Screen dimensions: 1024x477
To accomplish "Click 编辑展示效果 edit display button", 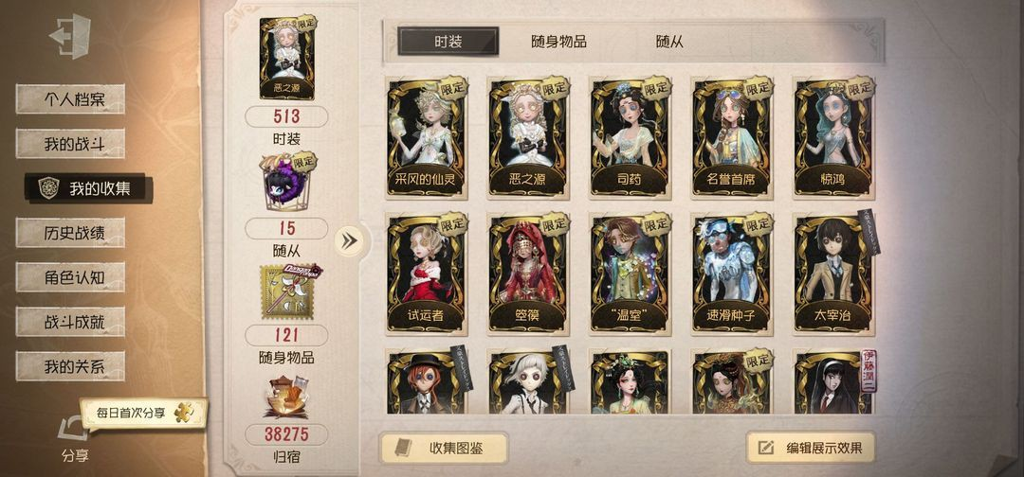I will click(x=810, y=447).
